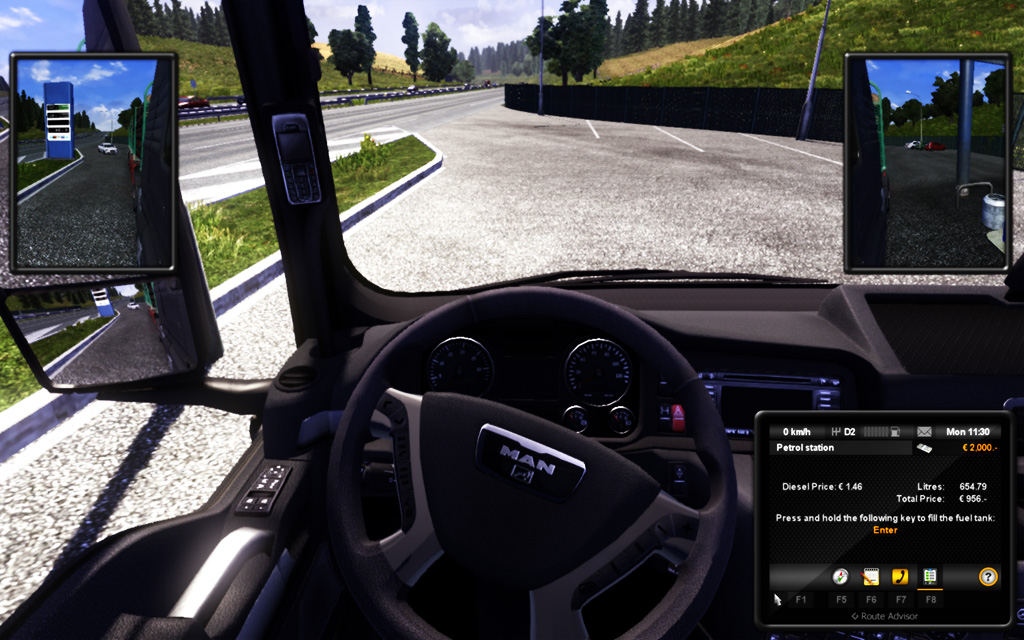
Task: Open the envelope mail icon
Action: click(x=924, y=432)
